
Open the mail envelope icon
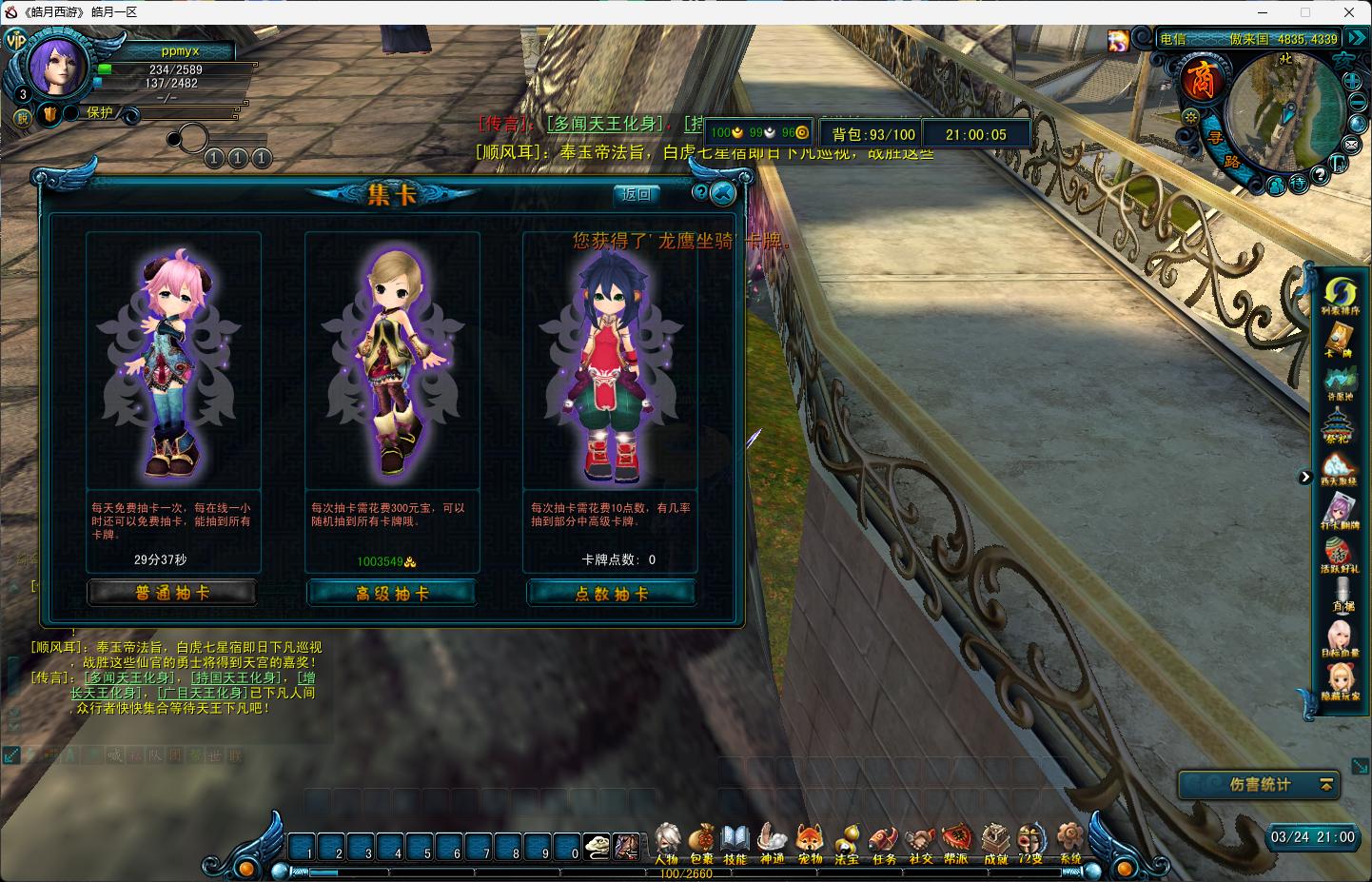point(1351,144)
